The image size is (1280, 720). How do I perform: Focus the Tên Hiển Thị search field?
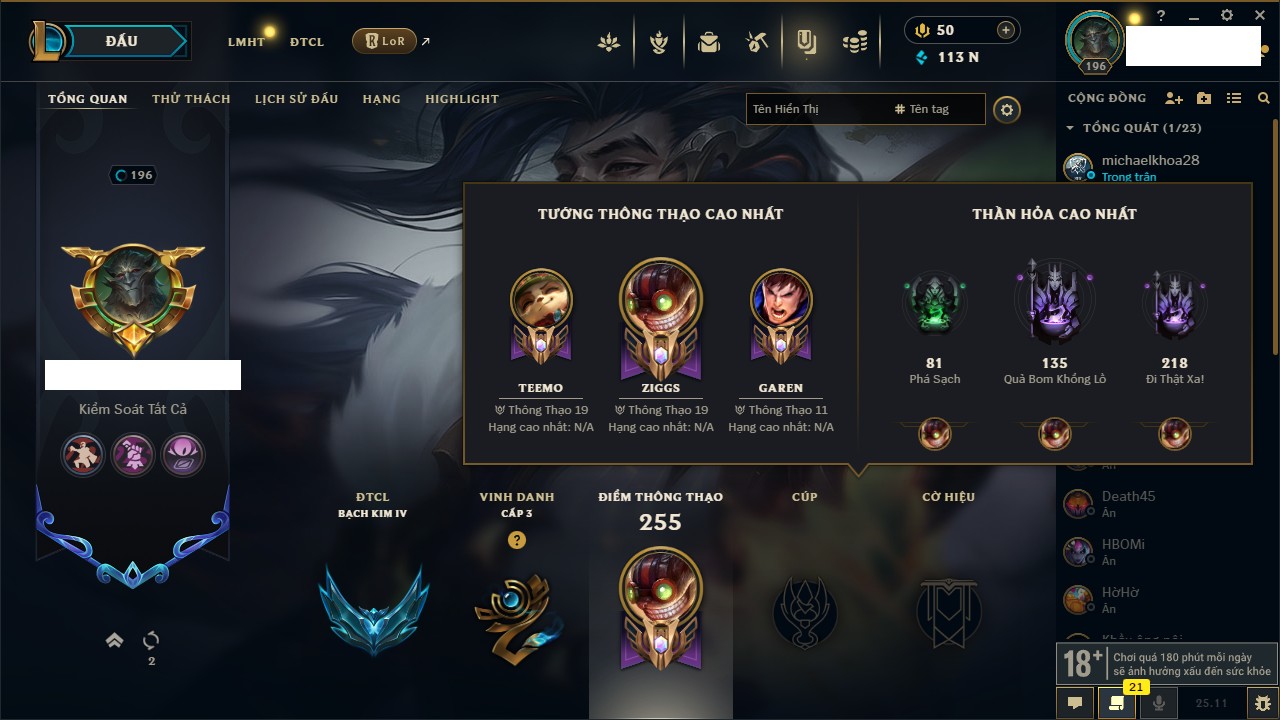[815, 109]
